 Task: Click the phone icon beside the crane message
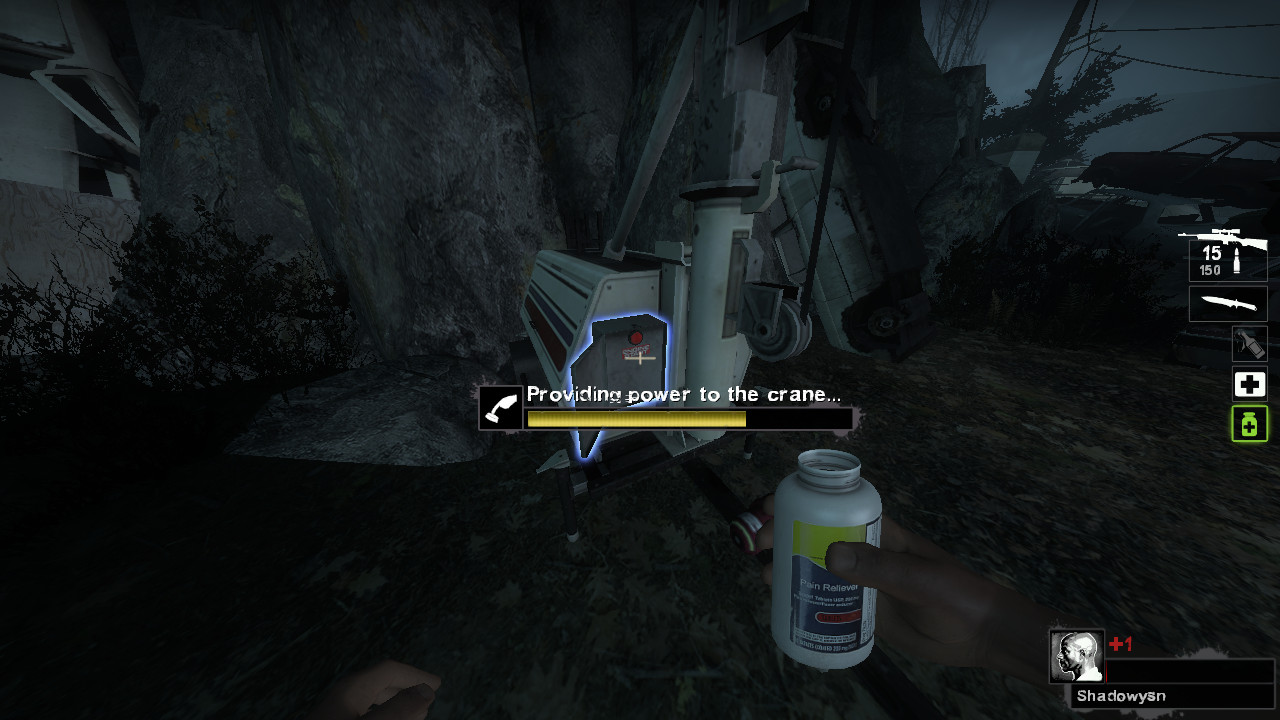tap(500, 406)
